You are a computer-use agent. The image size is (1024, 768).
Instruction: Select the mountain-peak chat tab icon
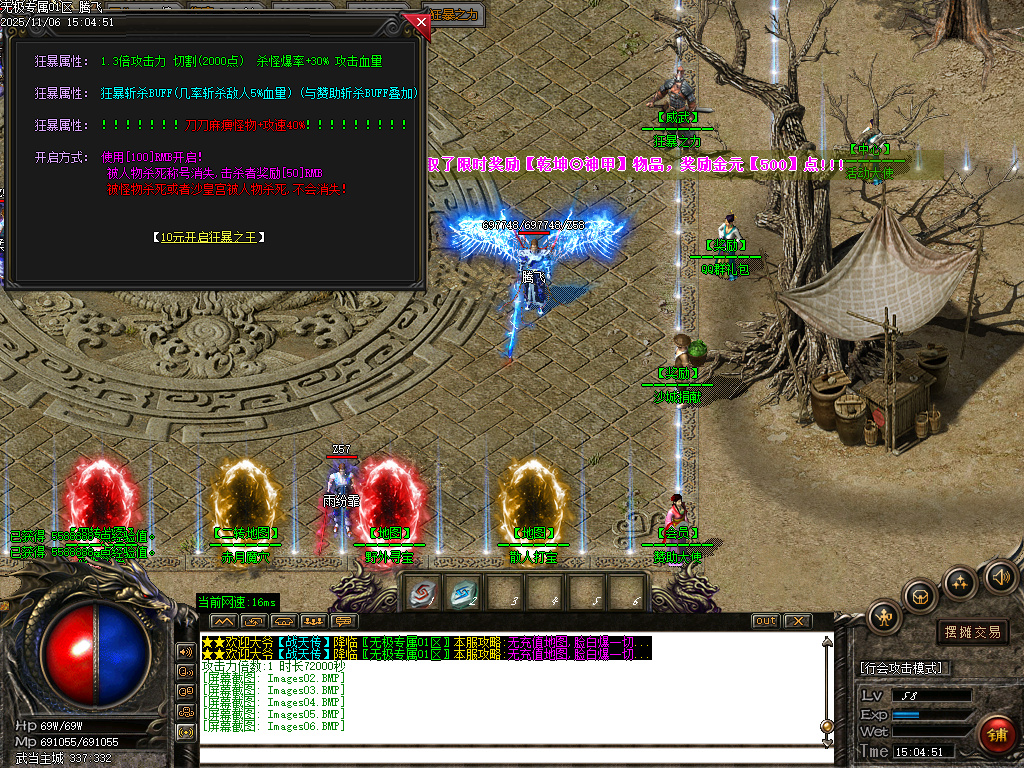point(223,622)
